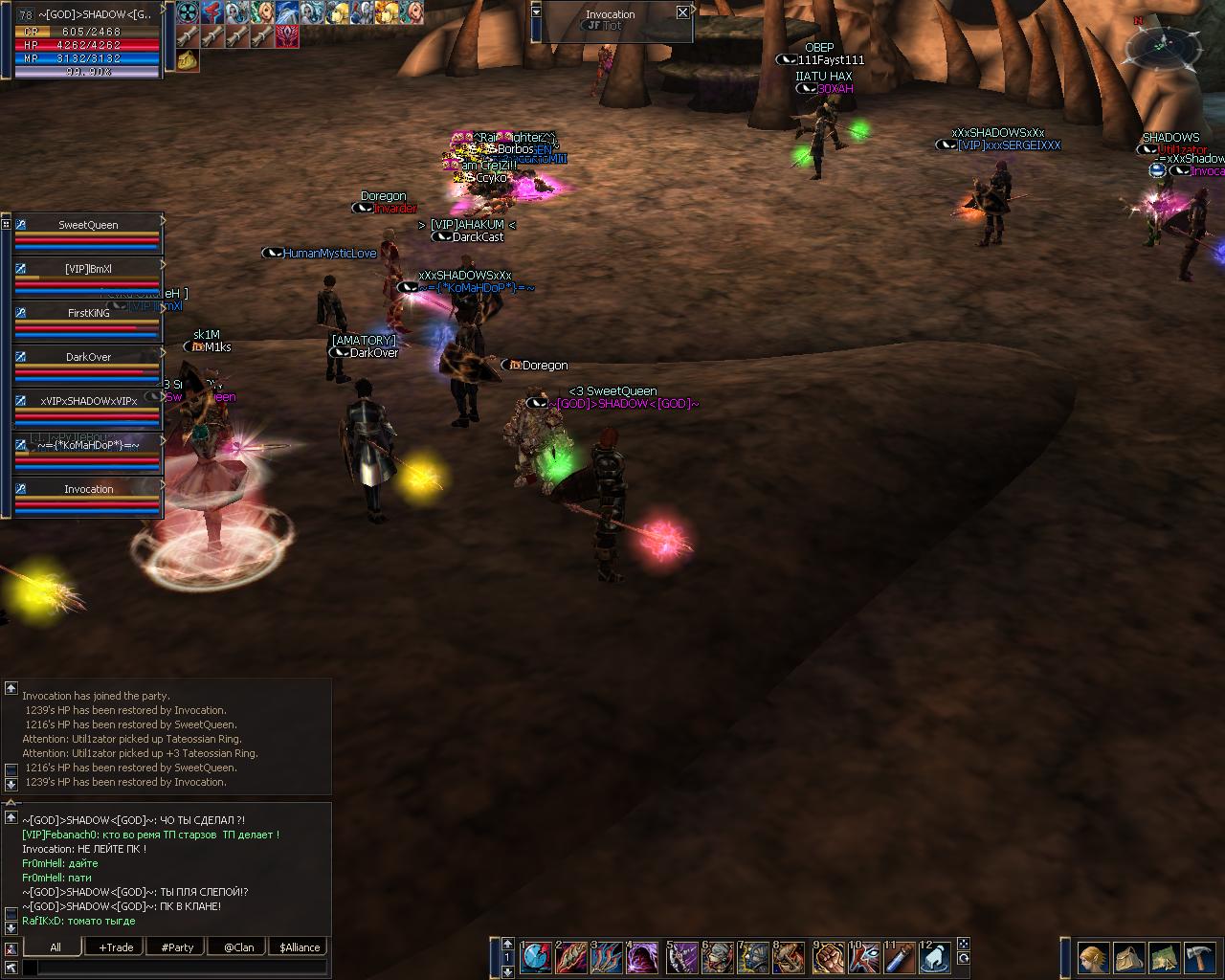The image size is (1225, 980).
Task: Open the $Alliance chat tab
Action: tap(300, 947)
